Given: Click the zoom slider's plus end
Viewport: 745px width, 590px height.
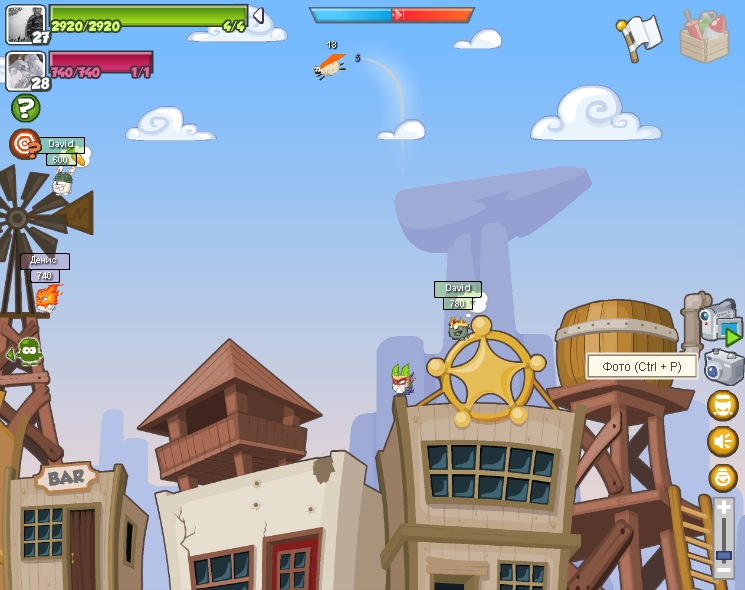Looking at the screenshot, I should [x=723, y=508].
